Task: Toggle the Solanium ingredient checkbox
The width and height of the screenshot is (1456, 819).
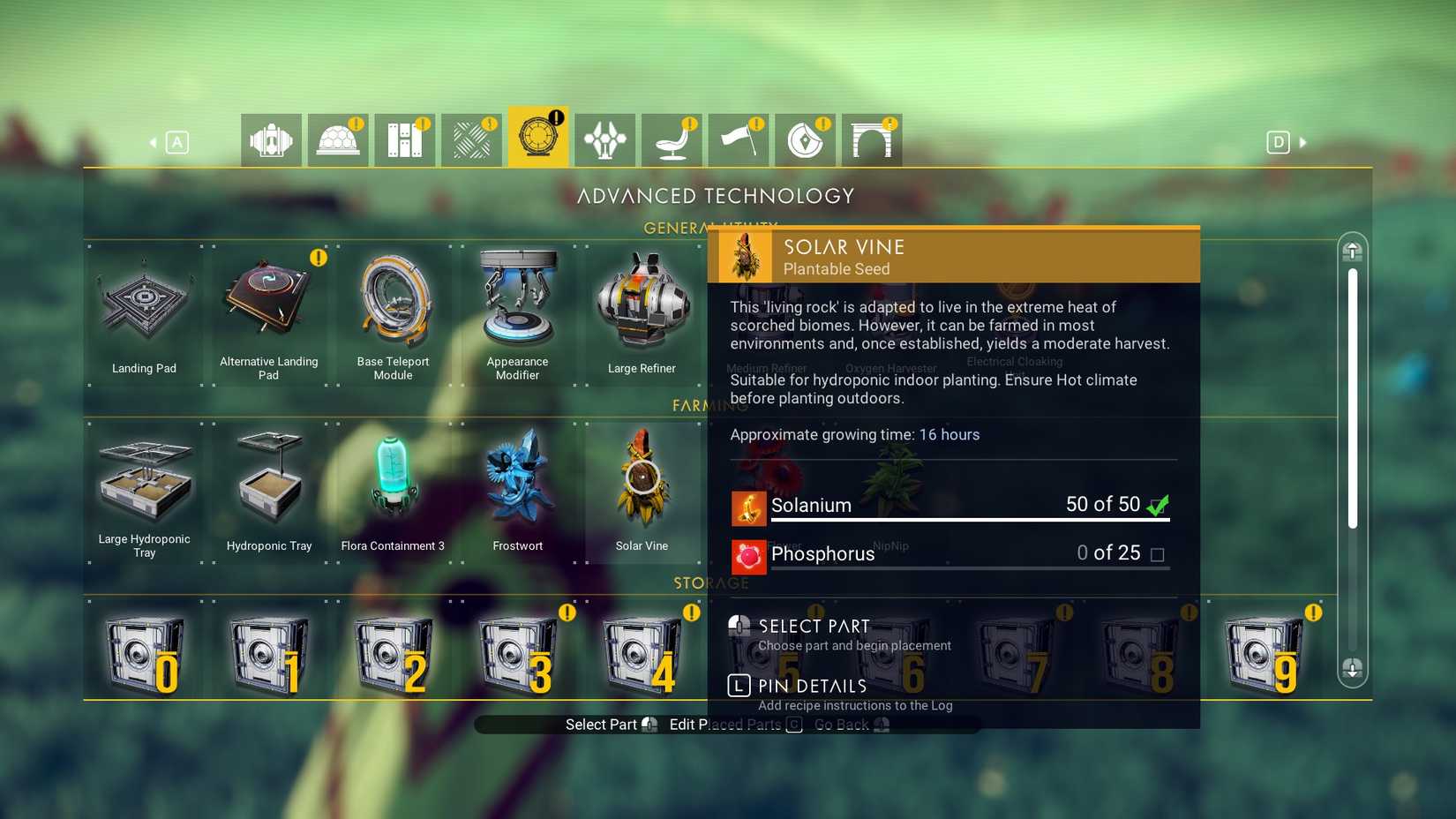Action: coord(1160,504)
